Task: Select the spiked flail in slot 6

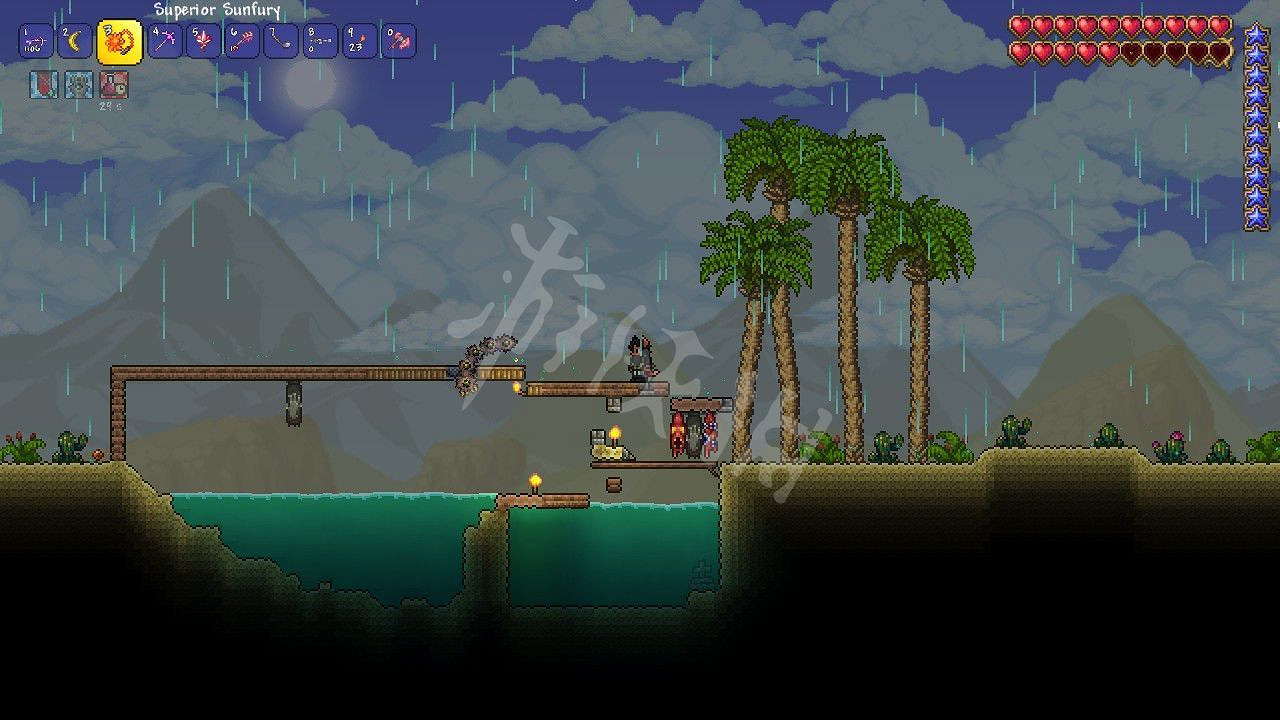Action: 242,40
